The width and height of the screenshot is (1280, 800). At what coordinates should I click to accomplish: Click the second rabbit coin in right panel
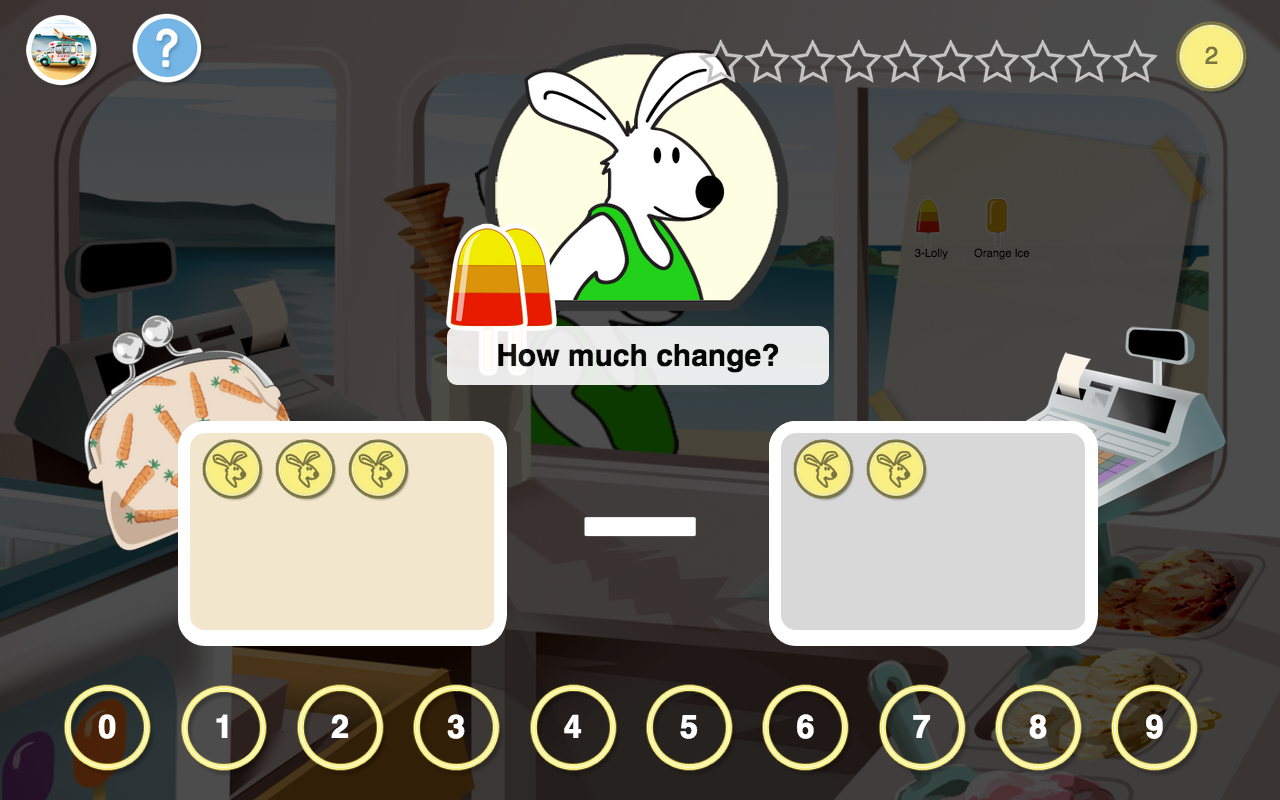[897, 468]
